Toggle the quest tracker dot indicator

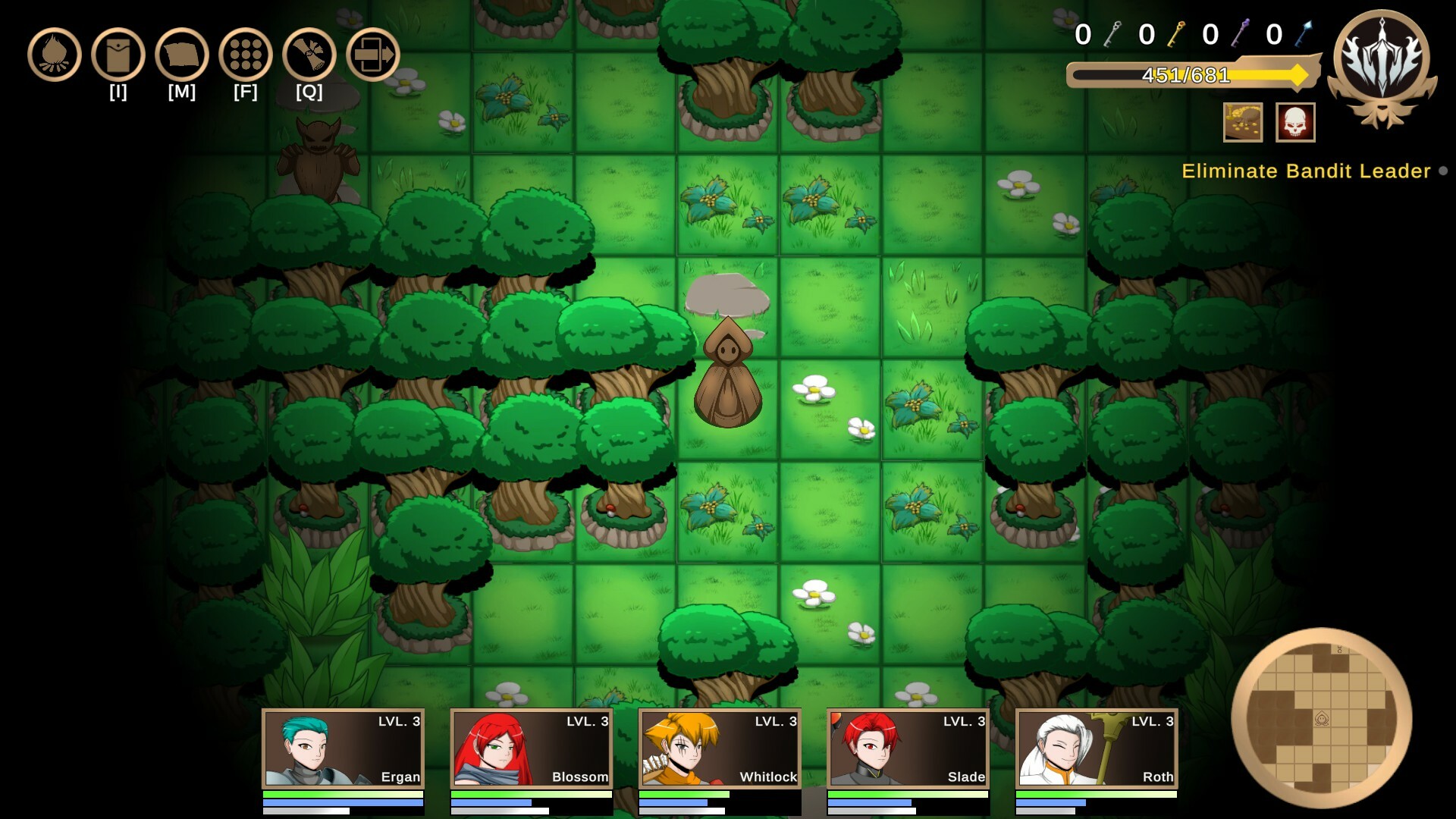coord(1442,172)
